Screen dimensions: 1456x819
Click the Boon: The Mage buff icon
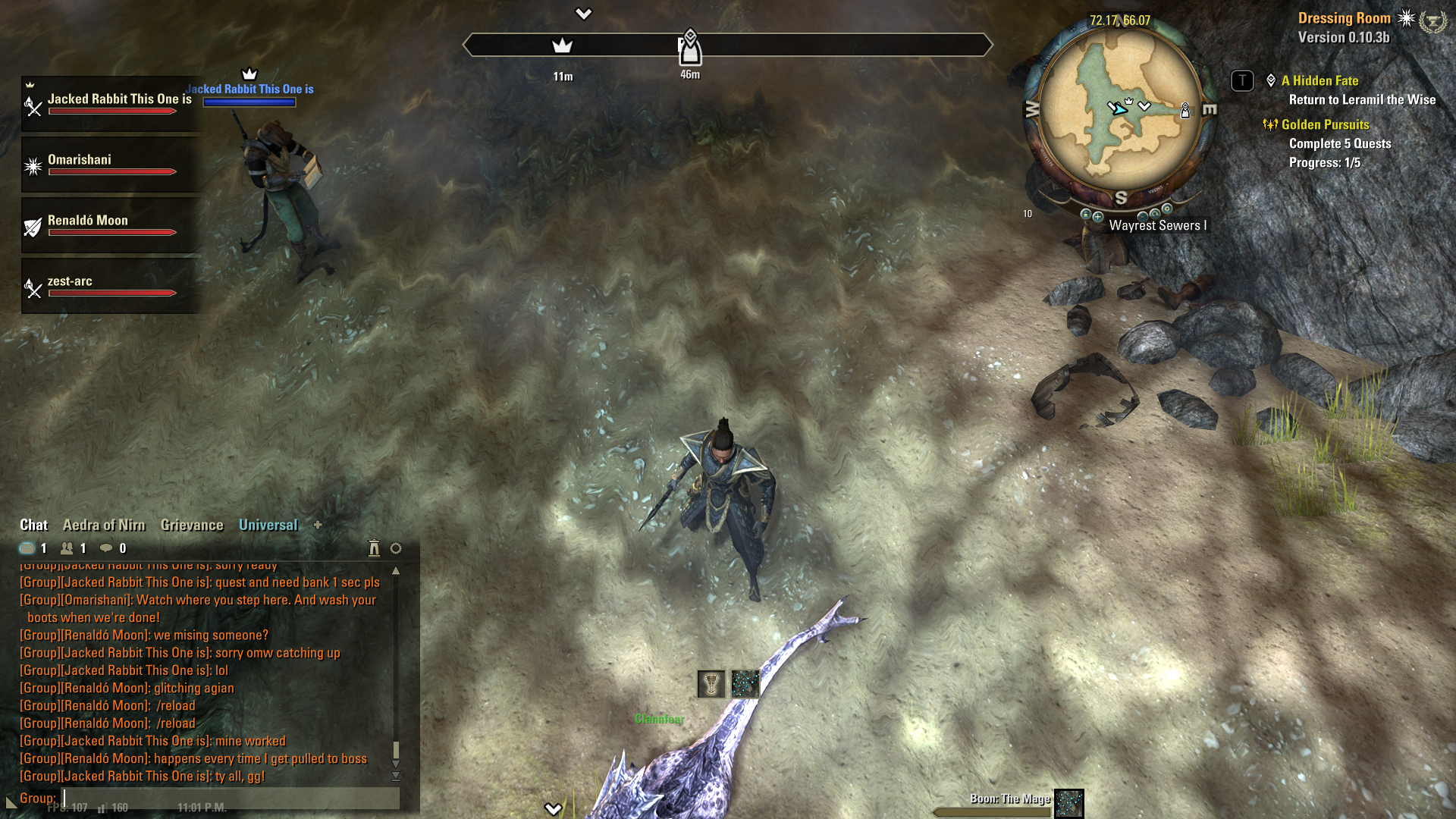coord(1069,803)
